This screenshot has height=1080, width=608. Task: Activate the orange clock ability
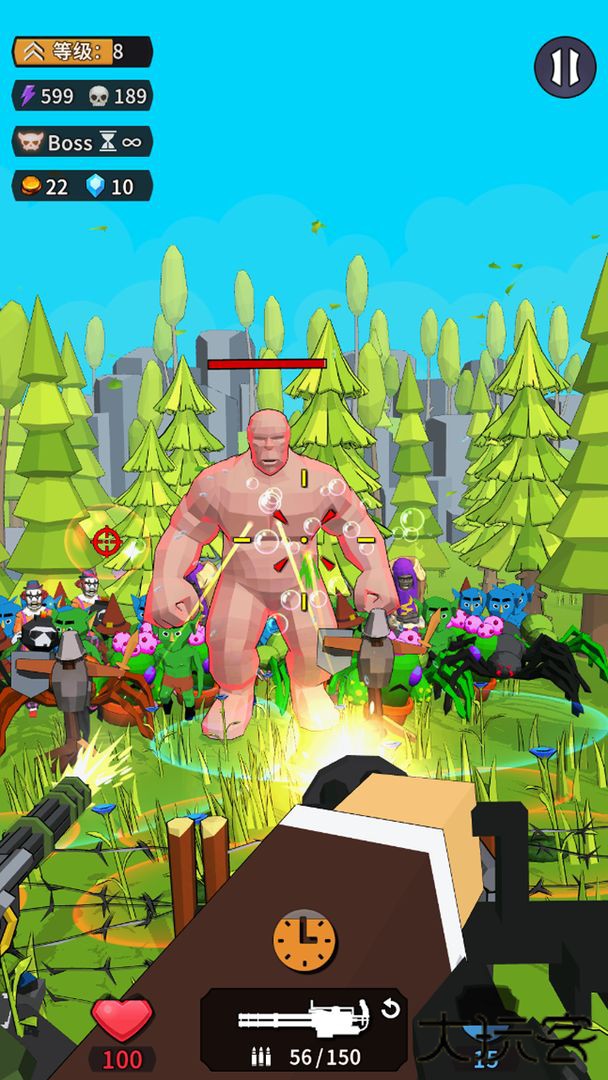[x=304, y=940]
